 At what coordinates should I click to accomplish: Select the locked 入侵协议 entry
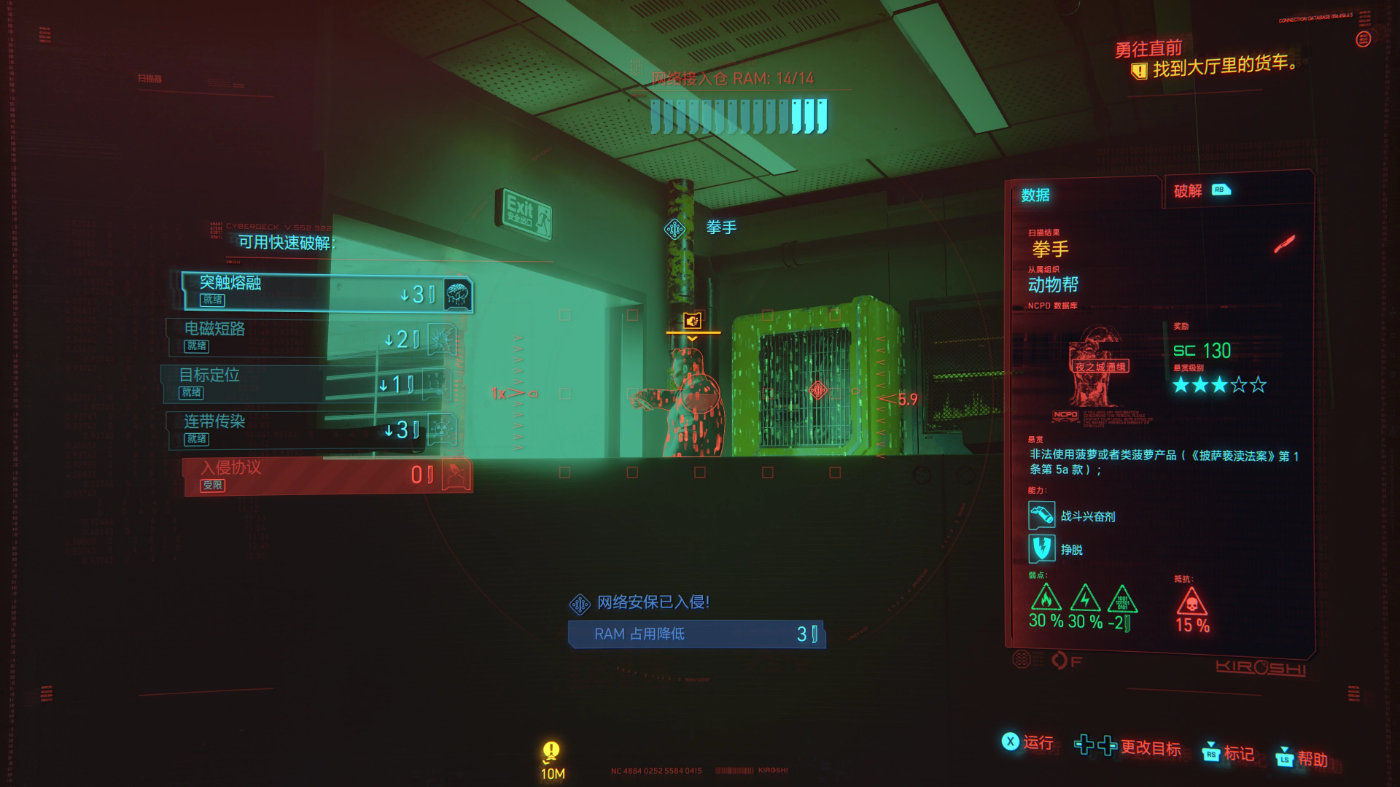pos(326,475)
